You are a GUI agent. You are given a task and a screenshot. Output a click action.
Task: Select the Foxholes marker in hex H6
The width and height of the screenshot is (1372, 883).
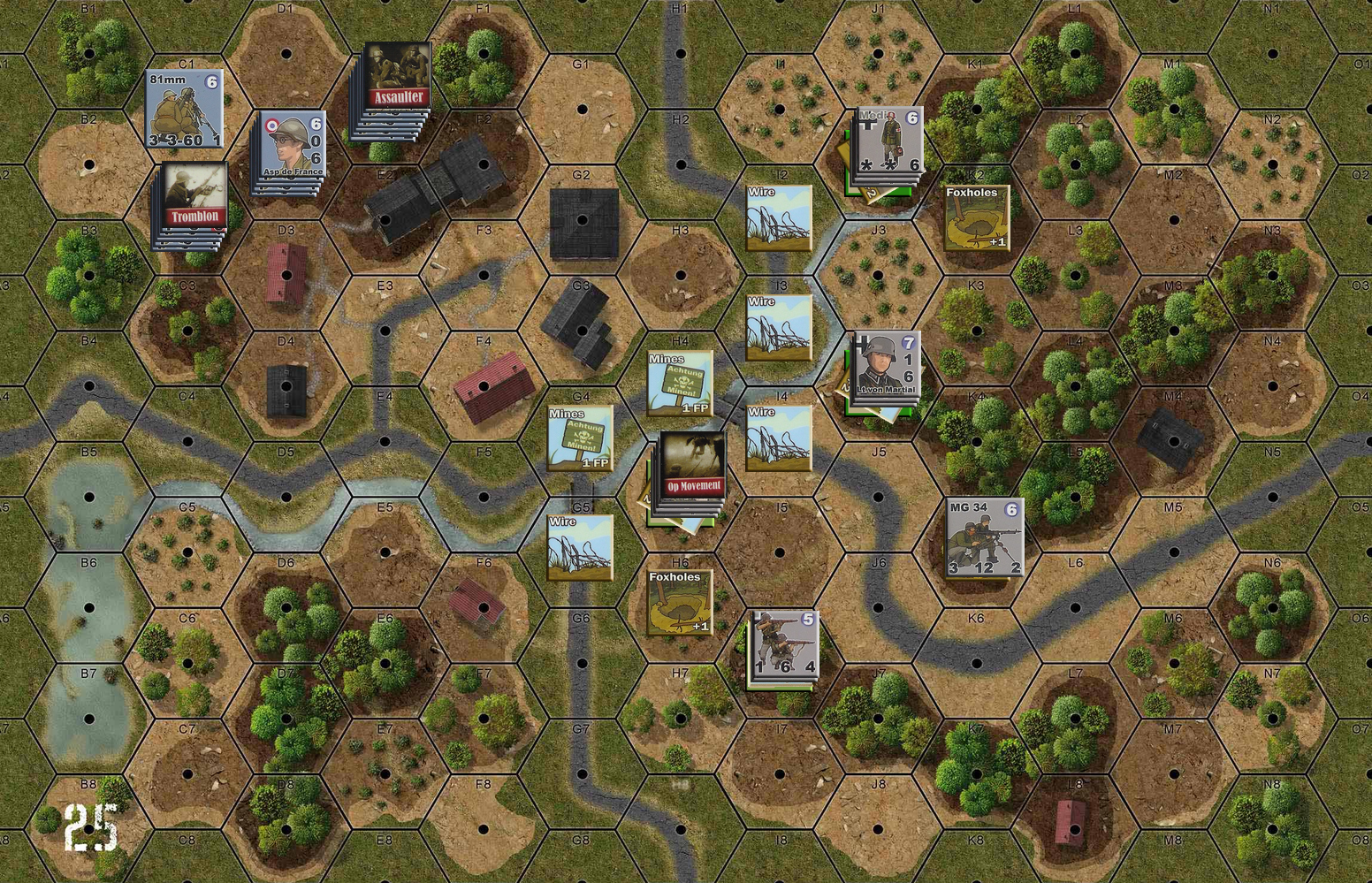(679, 603)
